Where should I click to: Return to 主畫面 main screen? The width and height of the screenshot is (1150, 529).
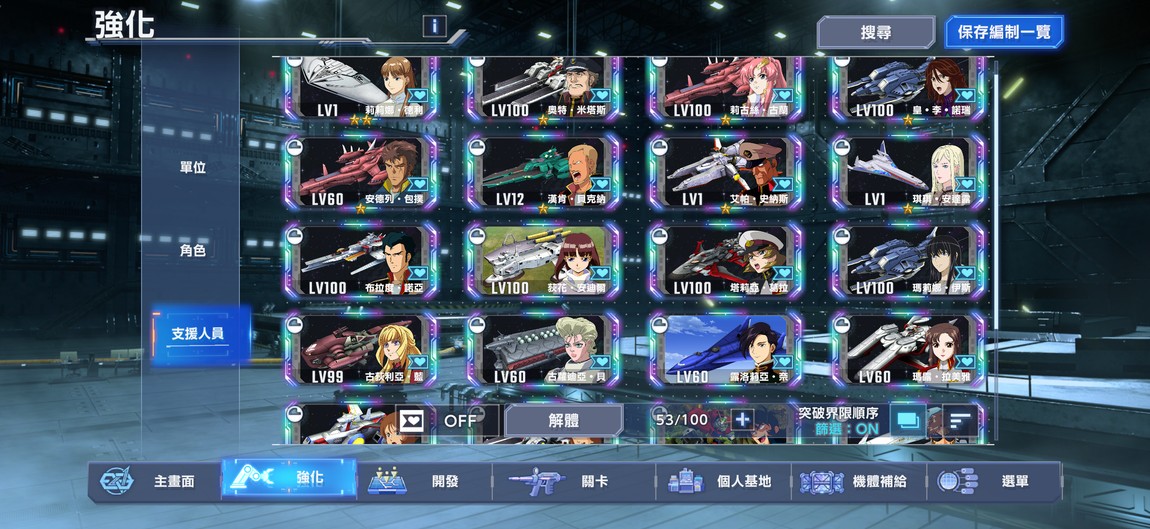point(152,481)
